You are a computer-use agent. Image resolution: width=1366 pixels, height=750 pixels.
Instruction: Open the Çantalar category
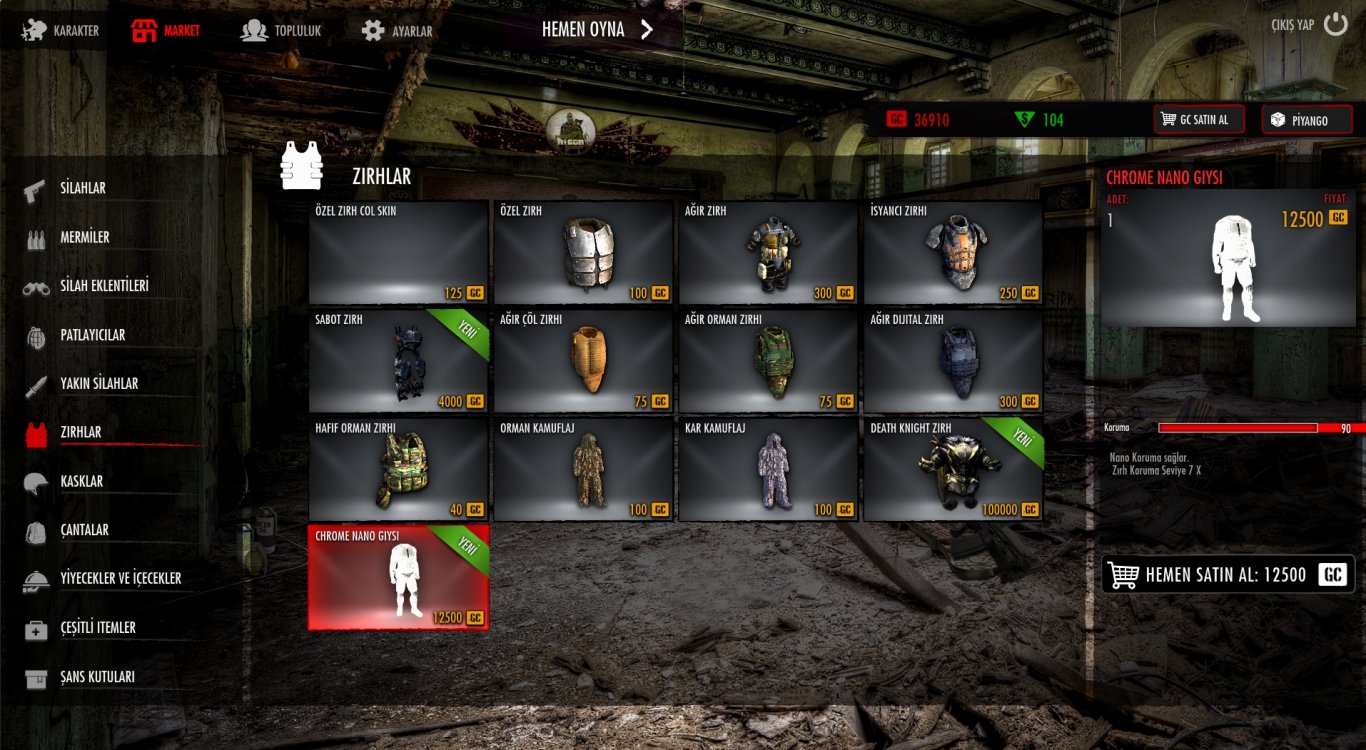(x=84, y=530)
